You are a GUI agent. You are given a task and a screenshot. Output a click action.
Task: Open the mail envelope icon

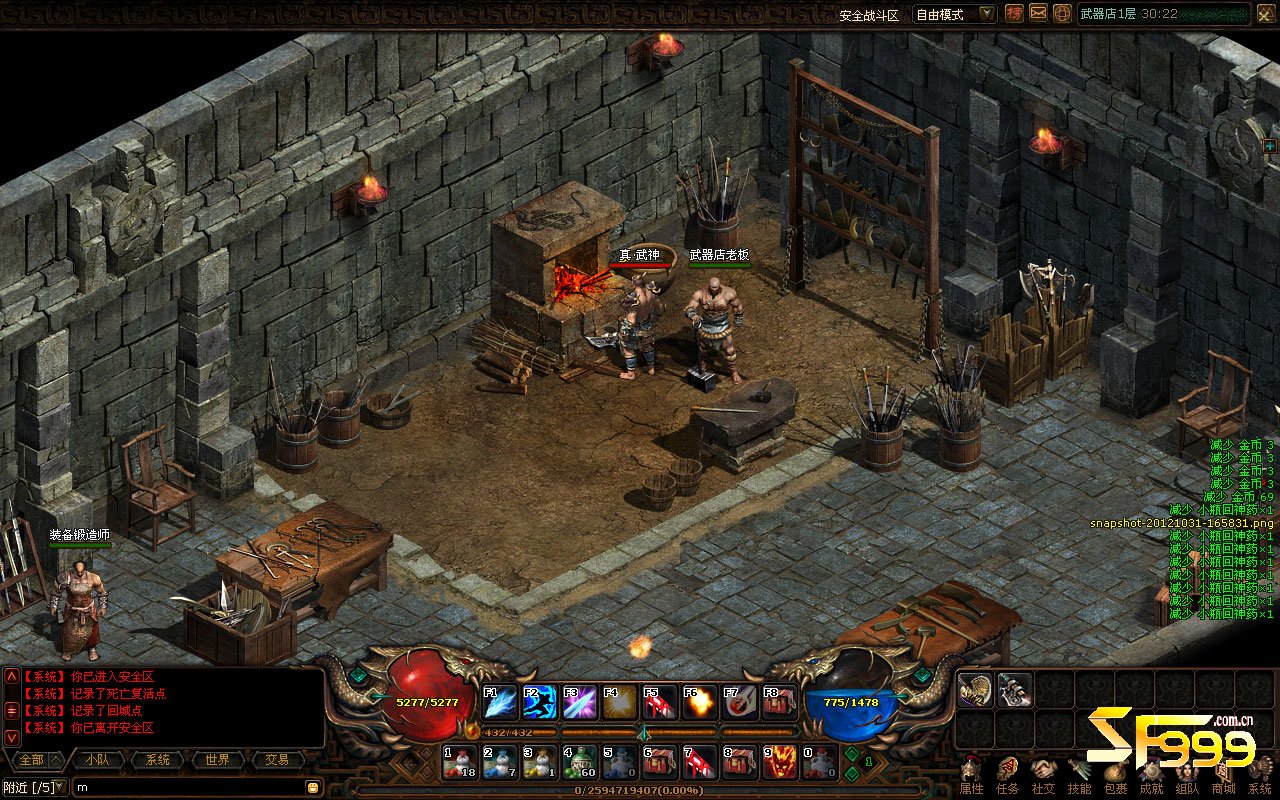1038,13
